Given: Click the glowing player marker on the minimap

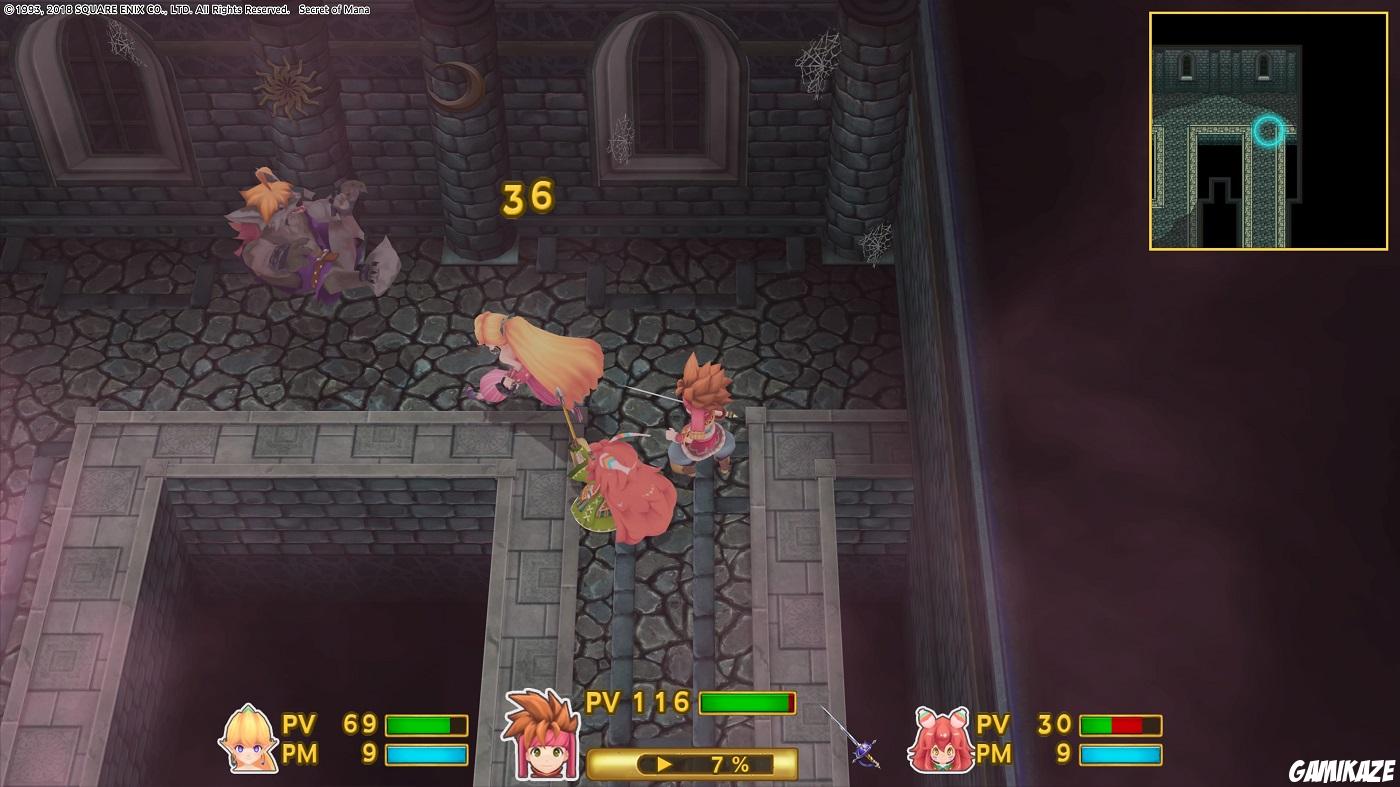Looking at the screenshot, I should (1268, 131).
